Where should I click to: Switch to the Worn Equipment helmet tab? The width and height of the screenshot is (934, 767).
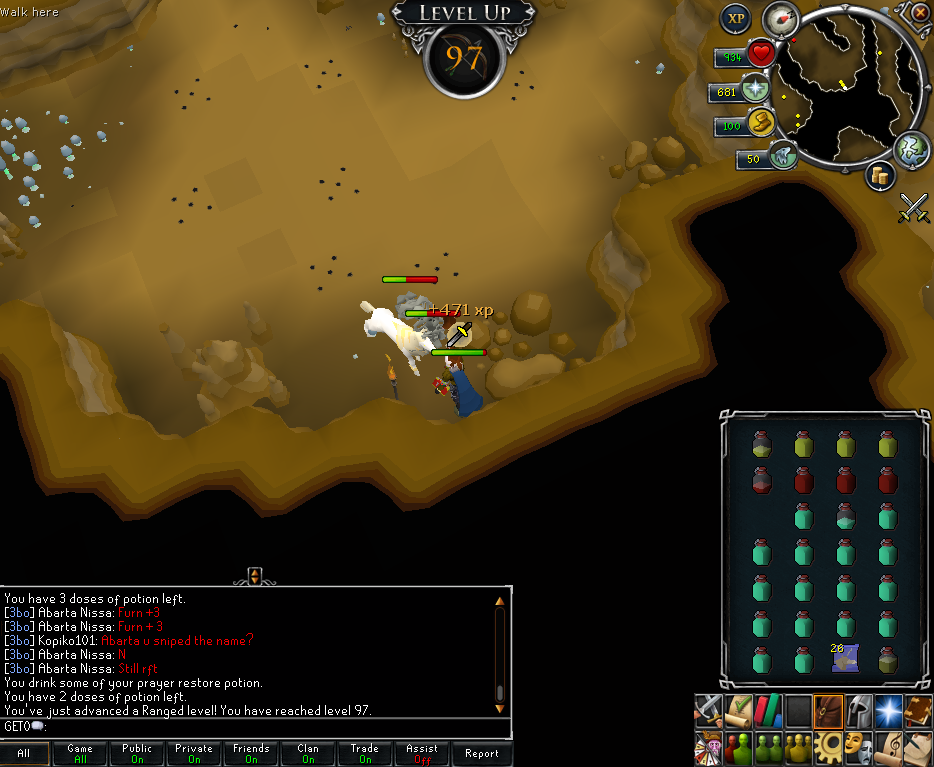[857, 710]
